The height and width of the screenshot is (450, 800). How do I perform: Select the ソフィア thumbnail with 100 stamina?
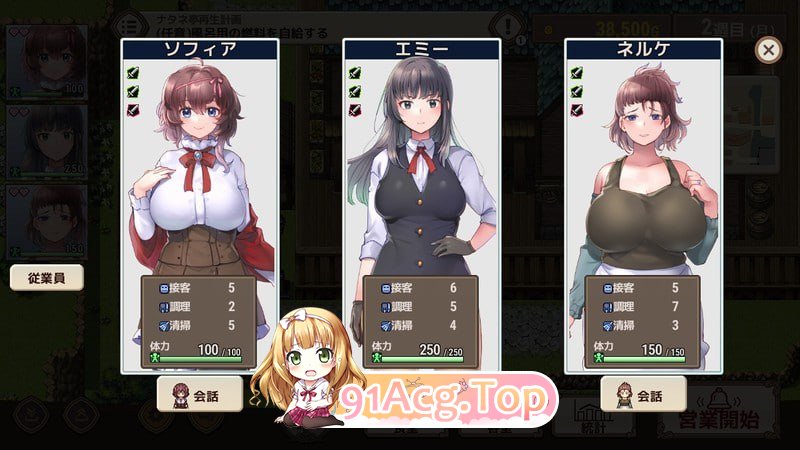pyautogui.click(x=47, y=62)
